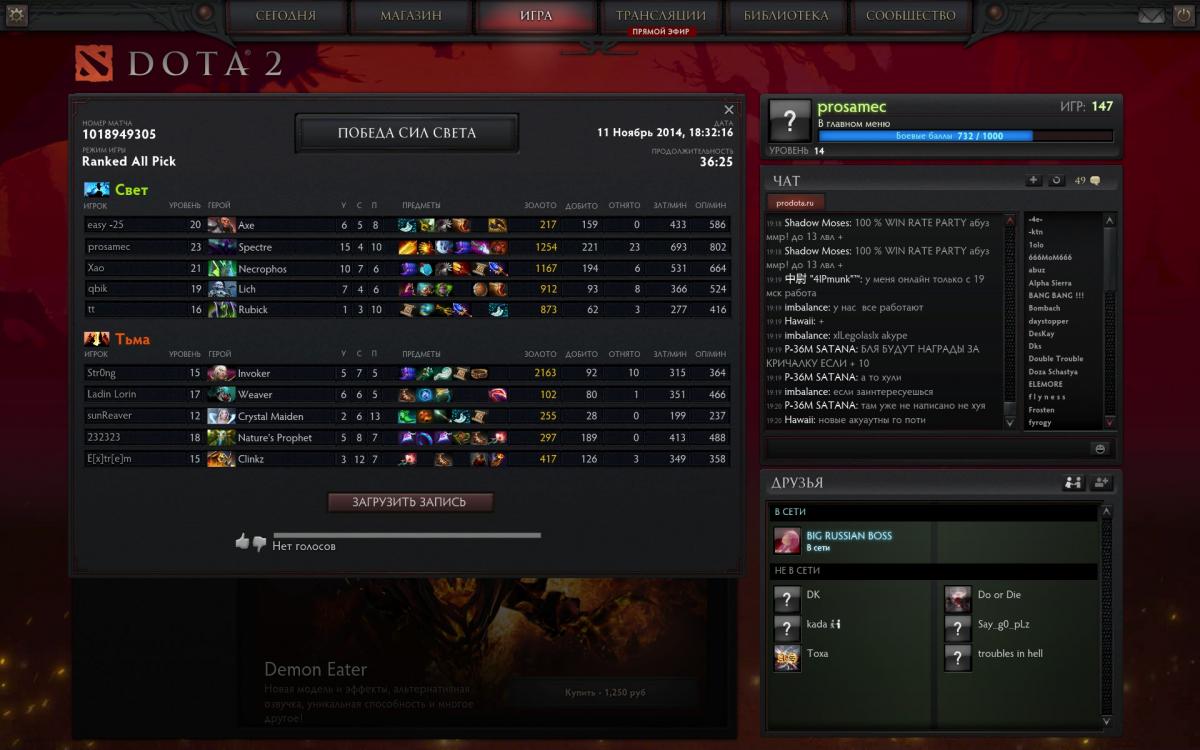
Task: Download replay with Загрузить запись button
Action: (x=410, y=502)
